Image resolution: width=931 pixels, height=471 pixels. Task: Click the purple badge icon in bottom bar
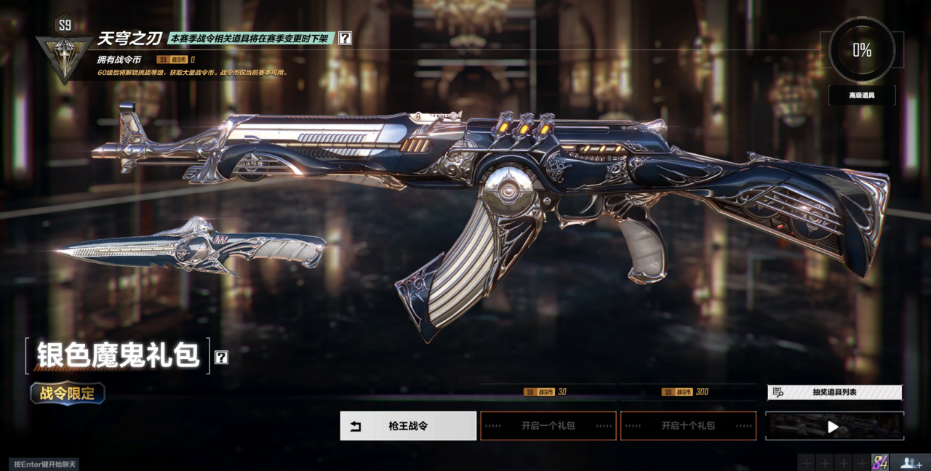[x=880, y=462]
